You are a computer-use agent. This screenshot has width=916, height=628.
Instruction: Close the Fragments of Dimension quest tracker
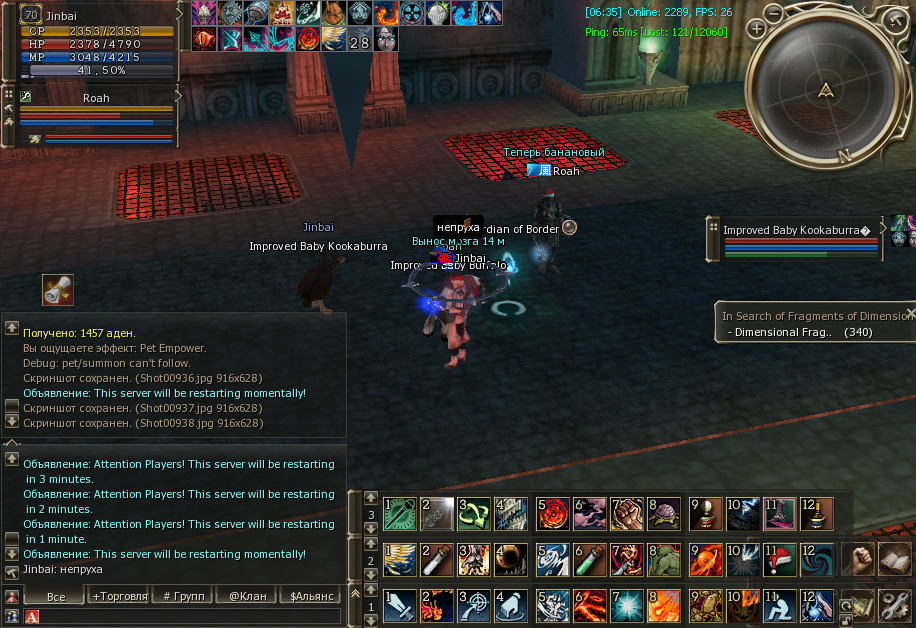tap(910, 313)
